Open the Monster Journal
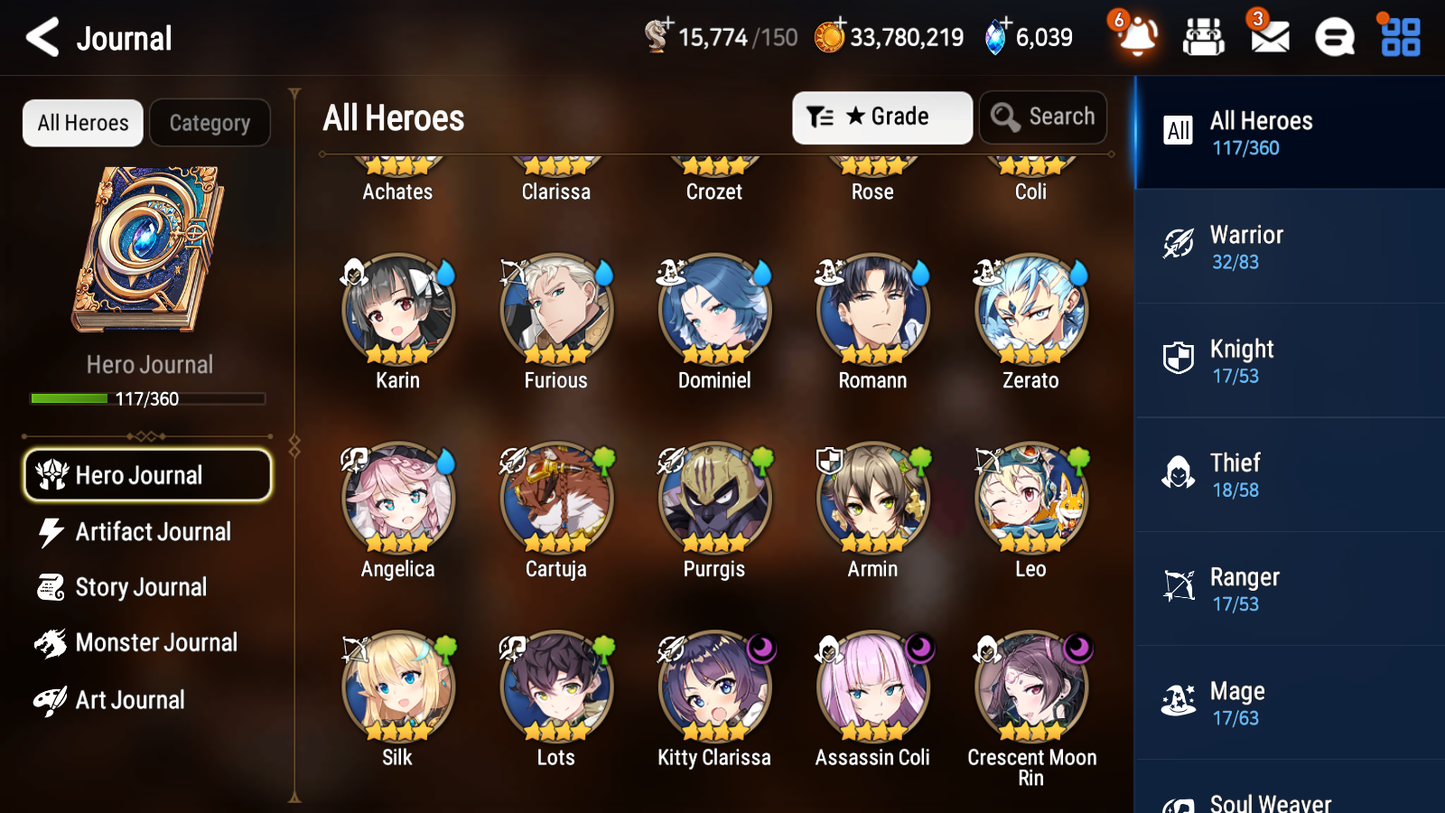The image size is (1445, 813). tap(157, 643)
